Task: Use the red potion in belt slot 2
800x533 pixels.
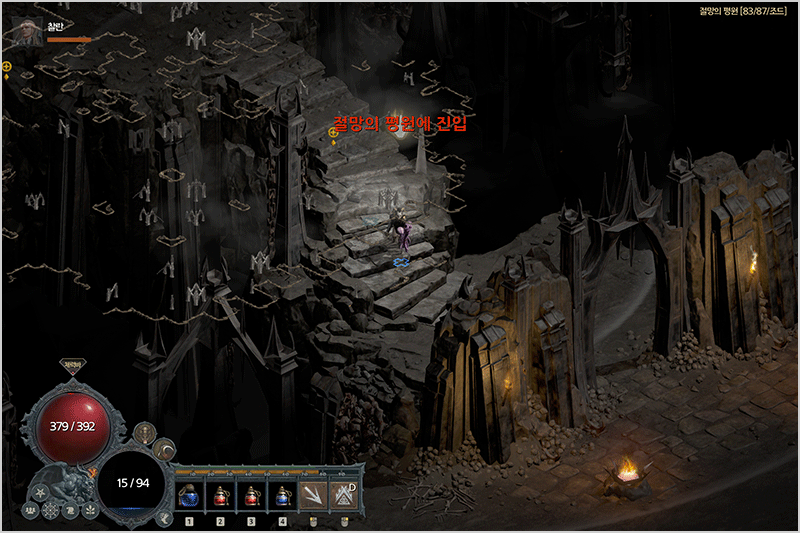Action: tap(222, 496)
